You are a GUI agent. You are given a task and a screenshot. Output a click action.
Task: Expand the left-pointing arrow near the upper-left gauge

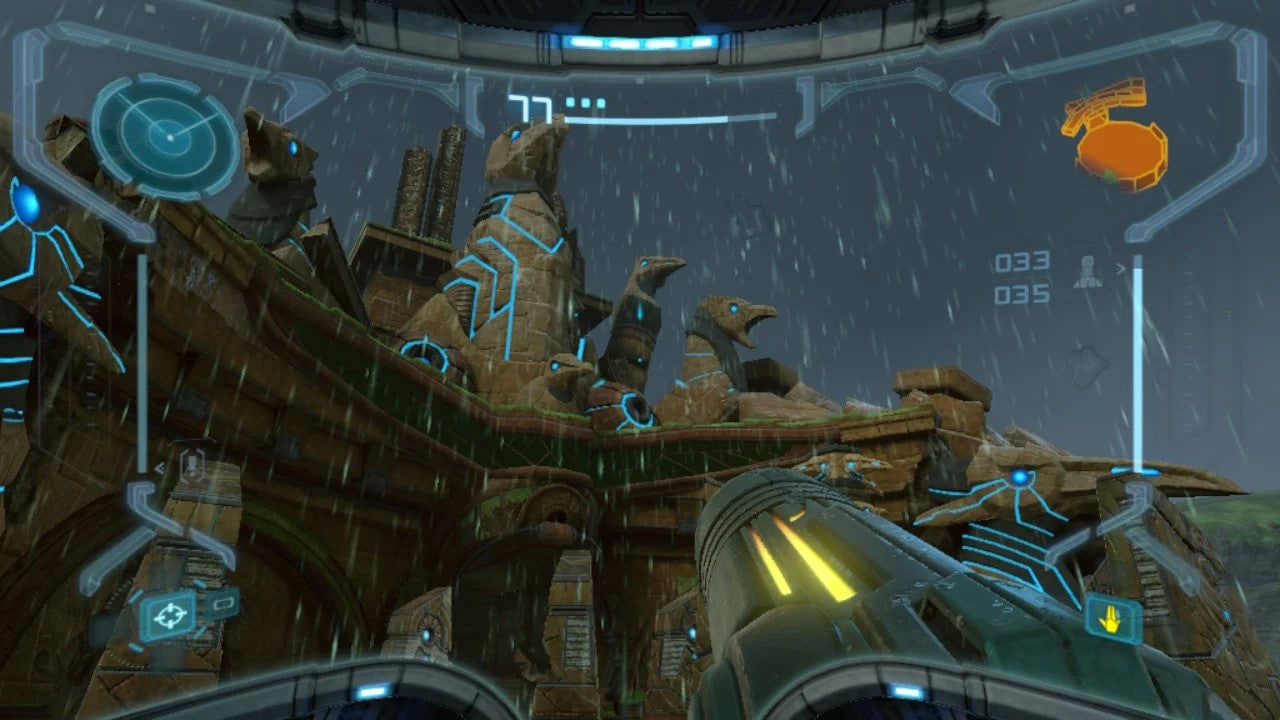(x=158, y=466)
